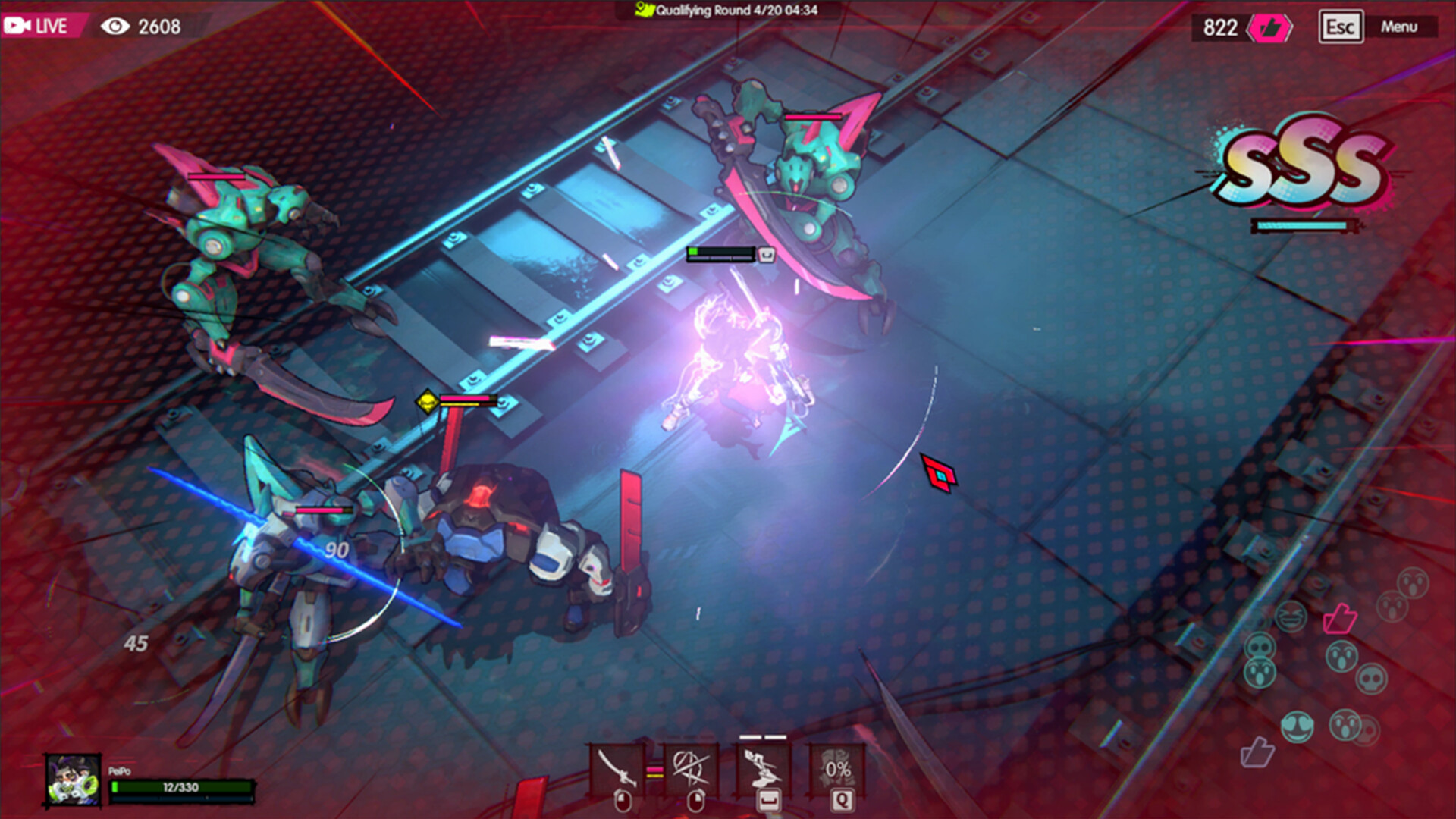This screenshot has width=1456, height=819.
Task: Click the yellow emote icon beside Qualifying Round
Action: click(642, 11)
